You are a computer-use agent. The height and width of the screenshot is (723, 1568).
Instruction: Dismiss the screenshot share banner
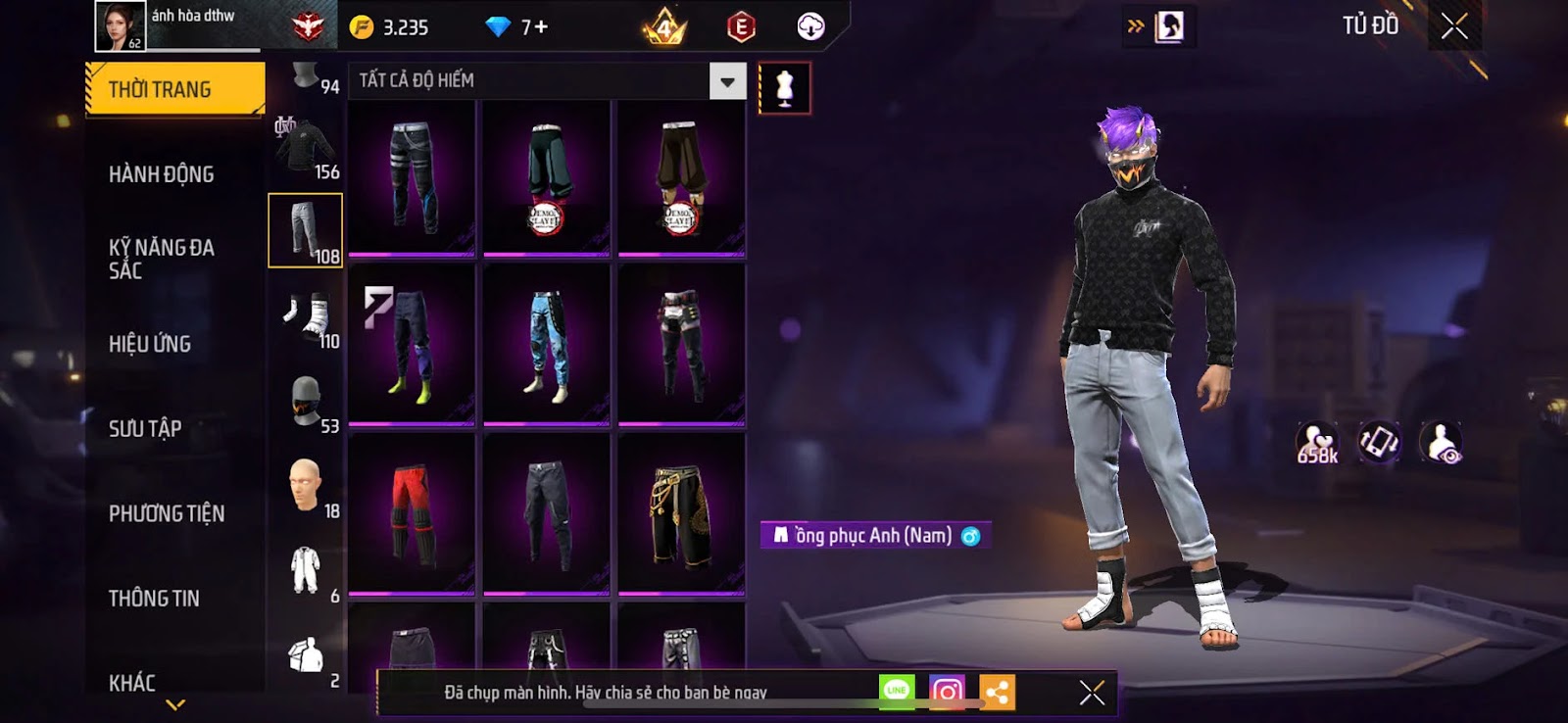(x=1092, y=693)
